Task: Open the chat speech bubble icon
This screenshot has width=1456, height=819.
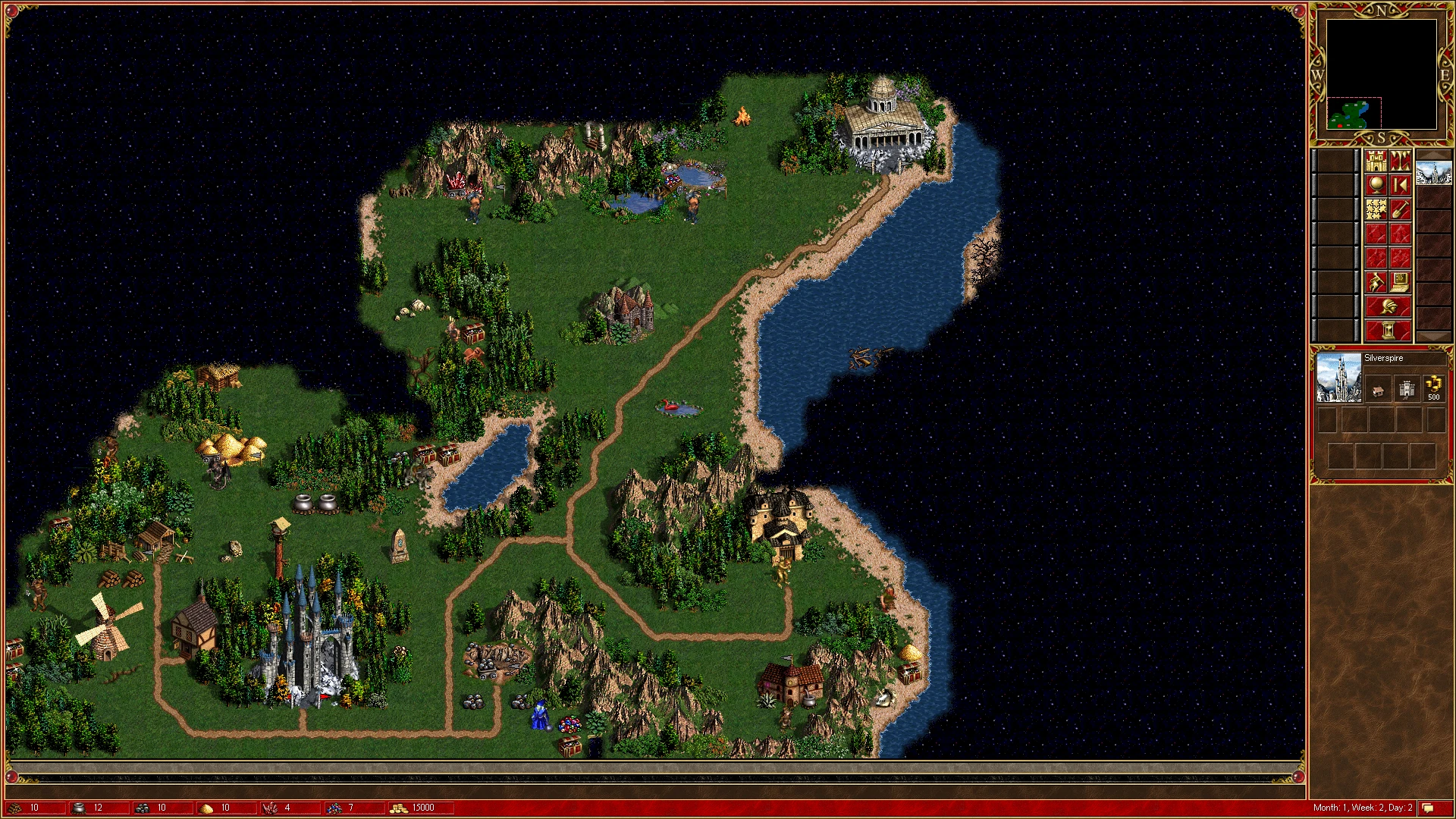Action: point(1428,808)
